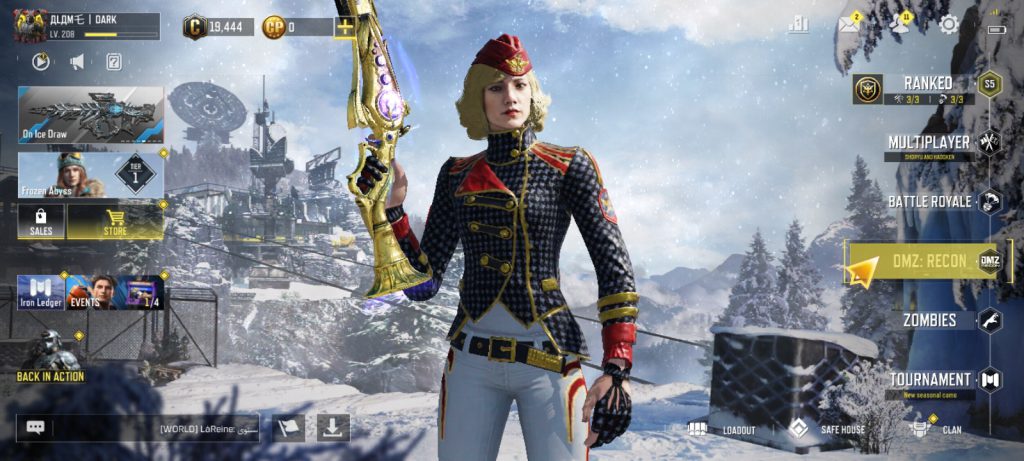The image size is (1024, 461).
Task: Open the Iron Ledger event
Action: pyautogui.click(x=41, y=293)
